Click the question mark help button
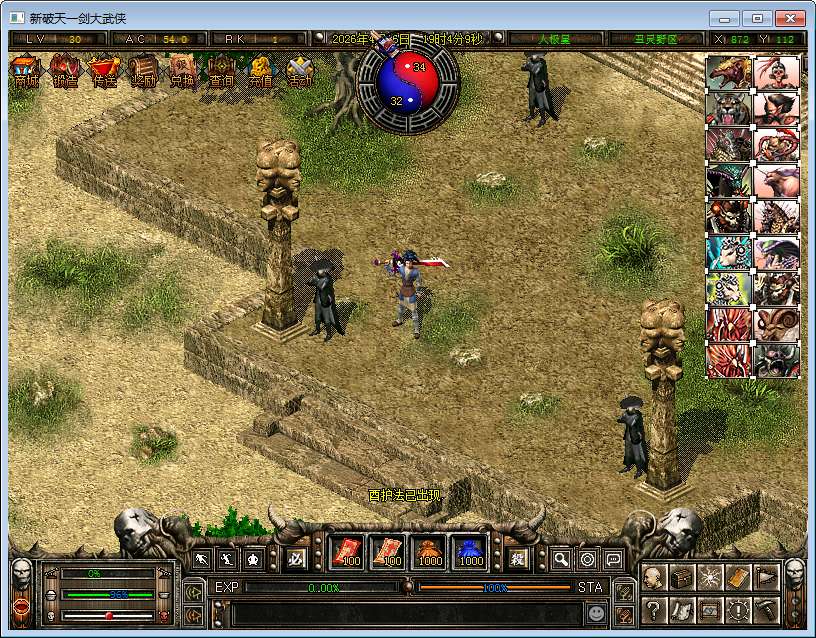This screenshot has width=816, height=638. [653, 609]
